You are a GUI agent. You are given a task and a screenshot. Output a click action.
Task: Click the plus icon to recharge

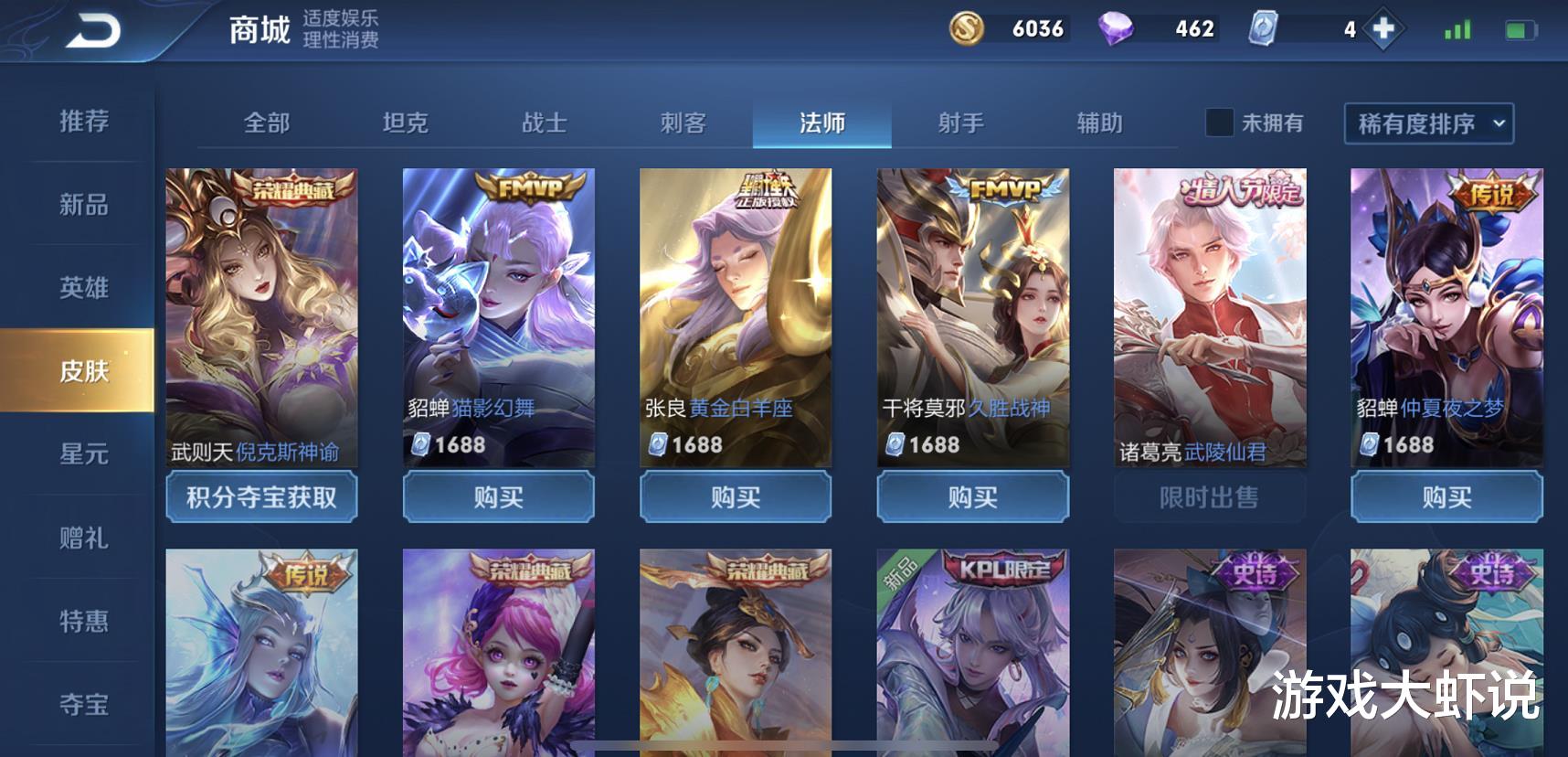tap(1383, 30)
